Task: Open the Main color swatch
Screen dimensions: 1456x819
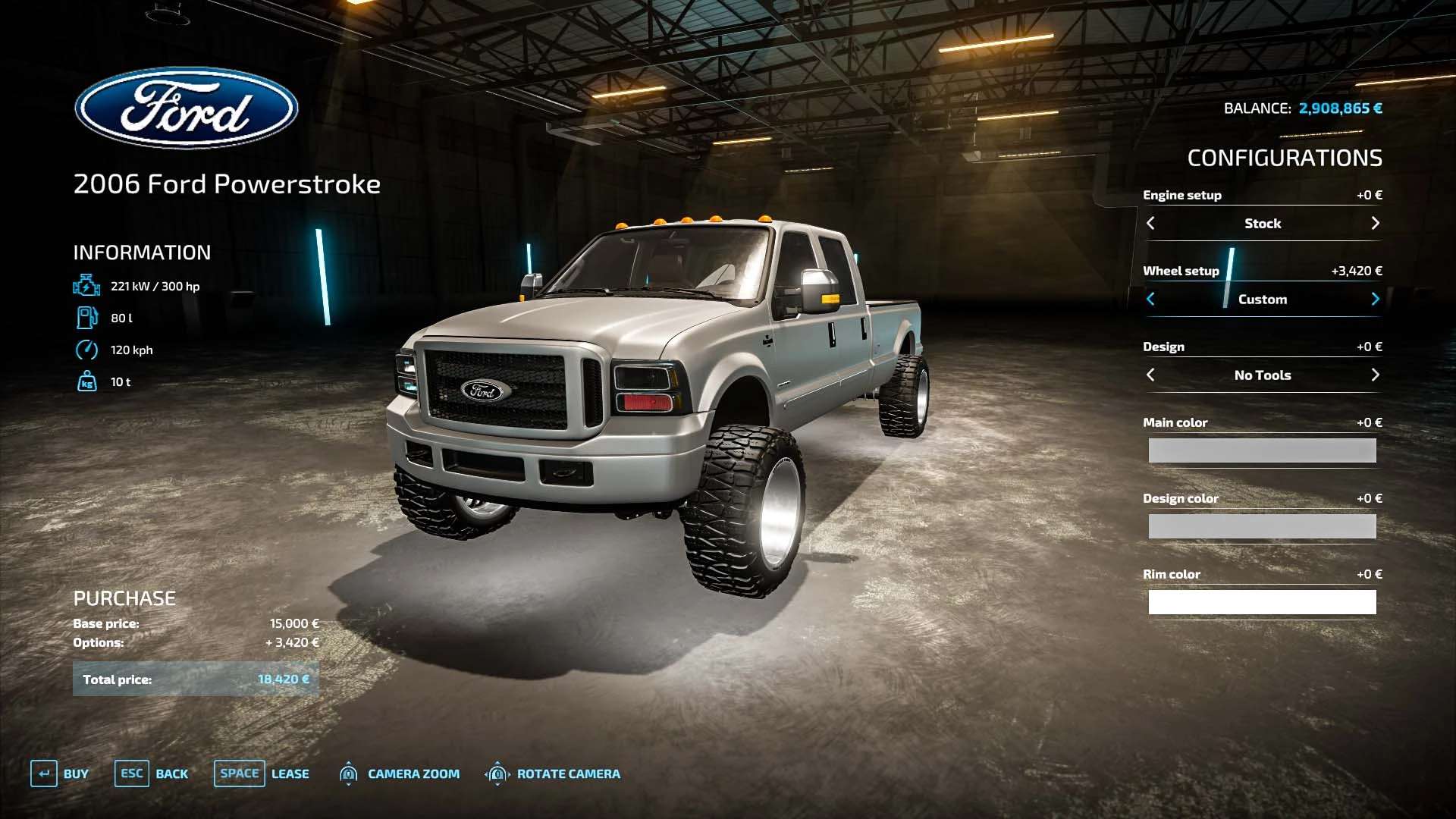Action: pos(1262,450)
